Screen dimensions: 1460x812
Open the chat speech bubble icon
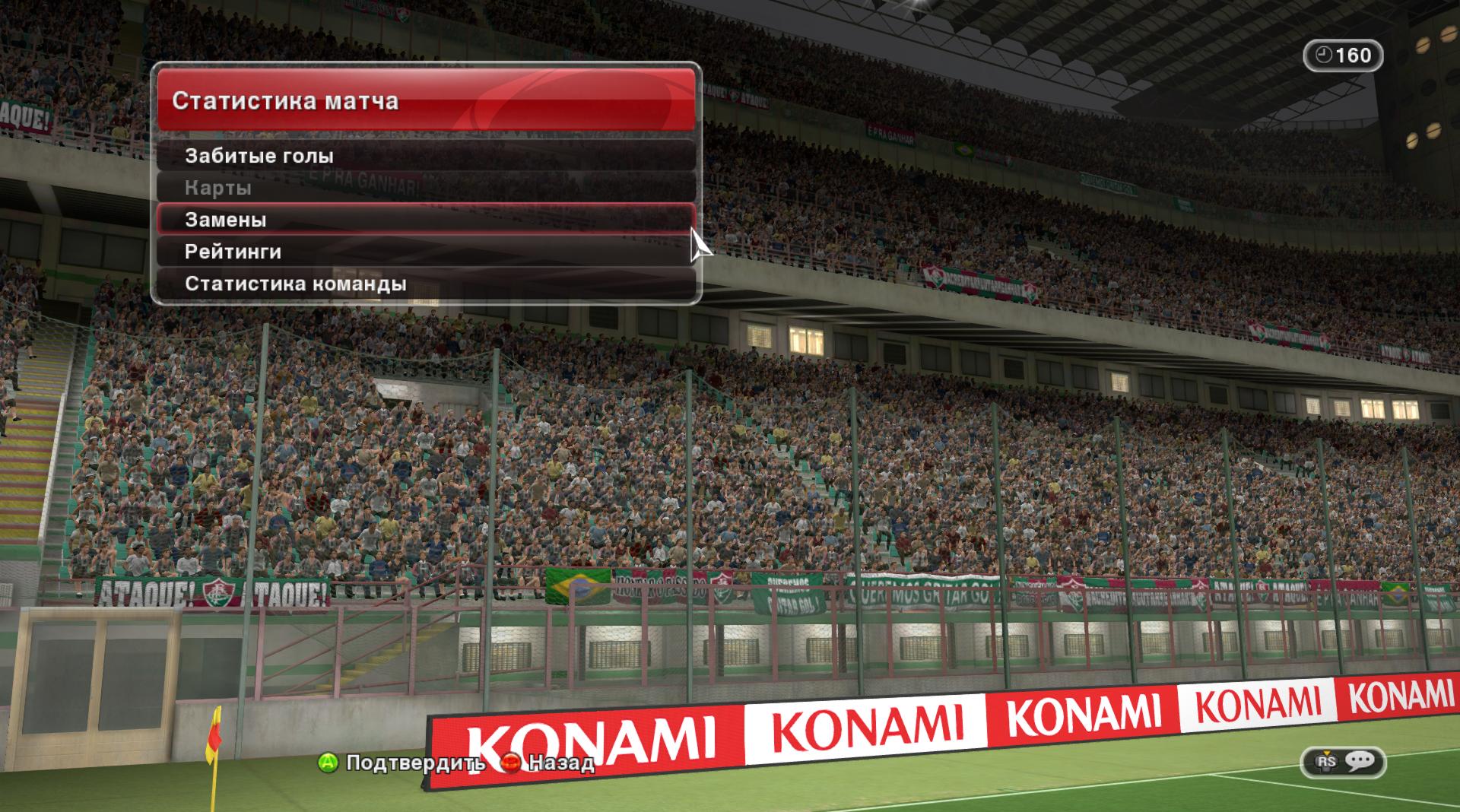click(1359, 761)
